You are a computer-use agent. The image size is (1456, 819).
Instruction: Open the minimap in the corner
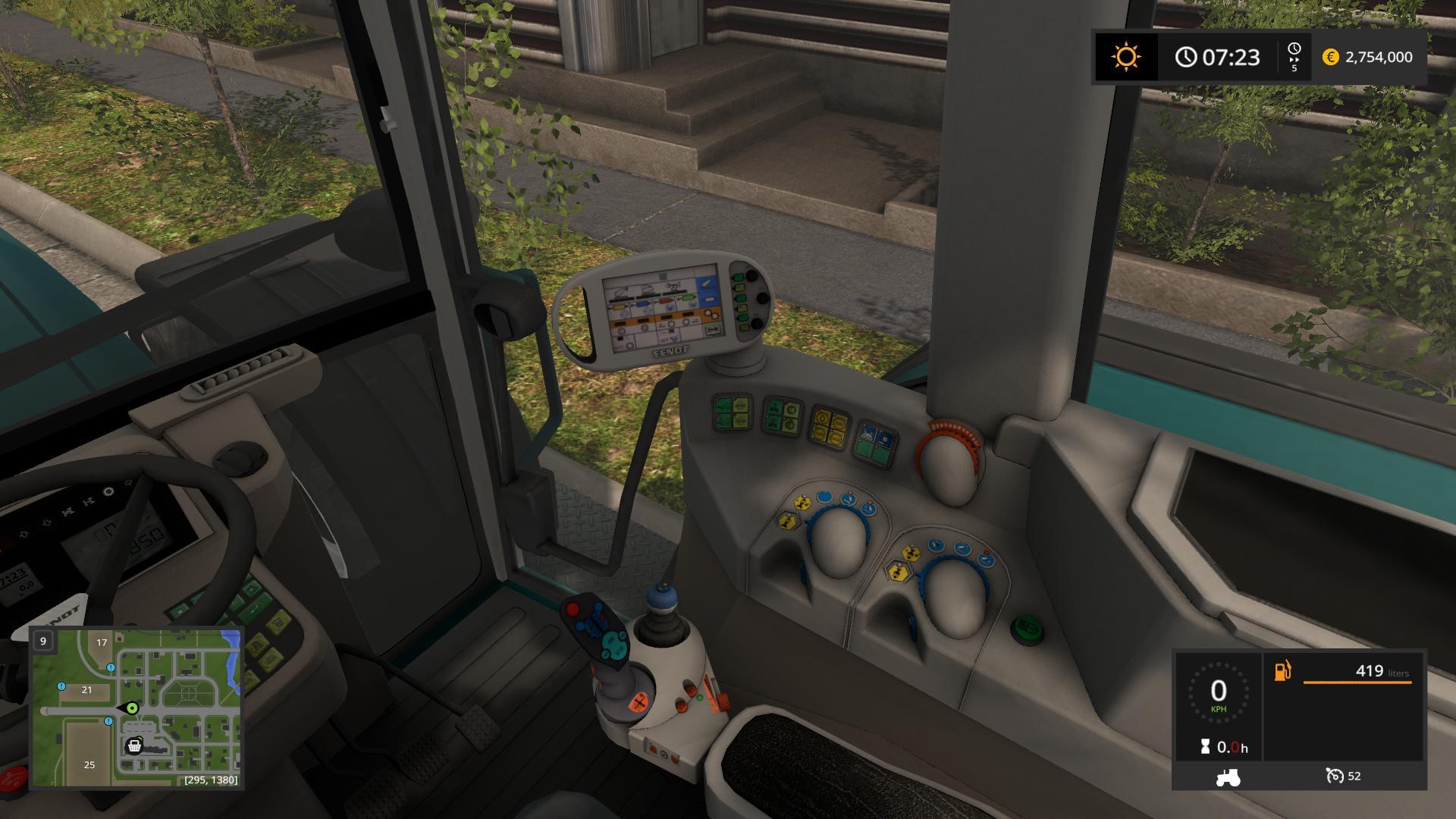(136, 708)
